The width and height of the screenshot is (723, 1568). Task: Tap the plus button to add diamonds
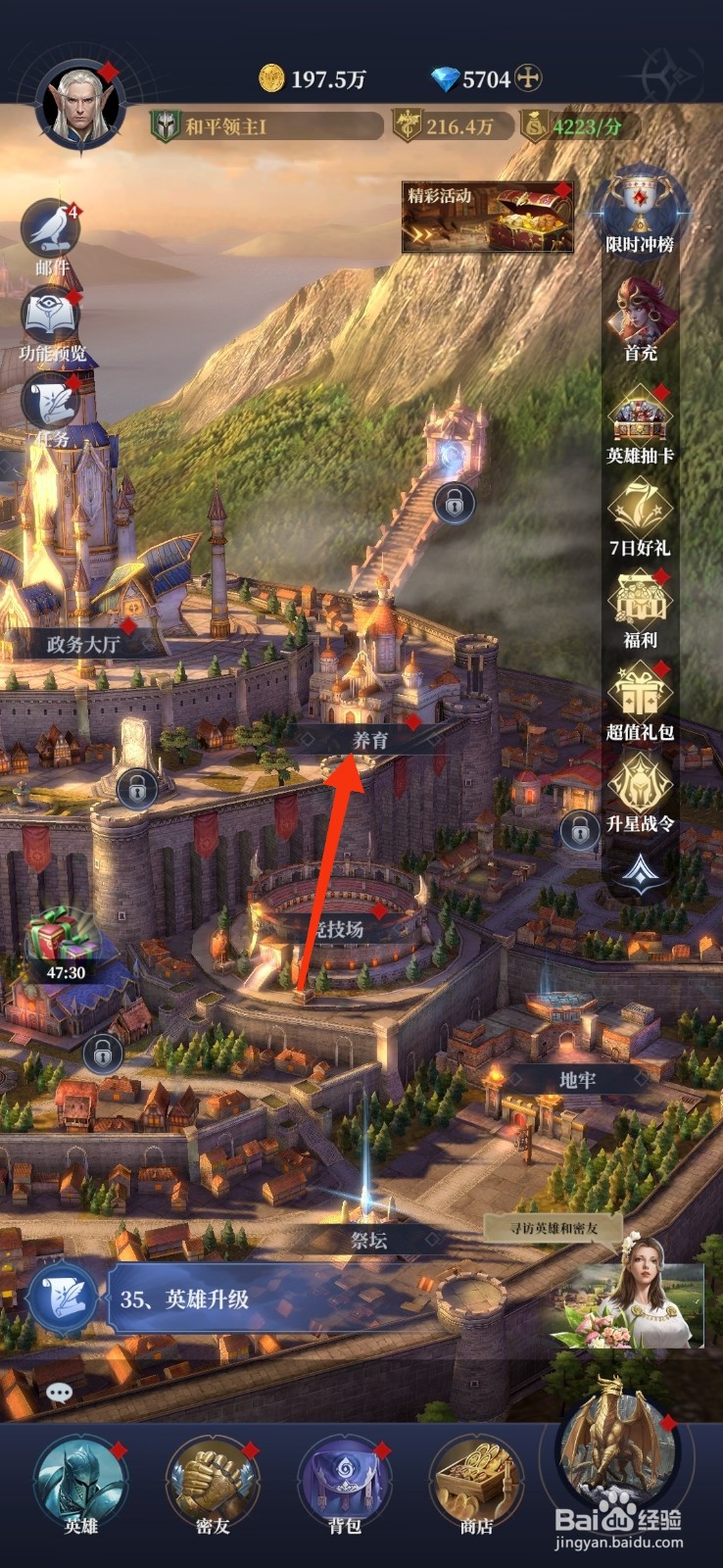(x=529, y=78)
